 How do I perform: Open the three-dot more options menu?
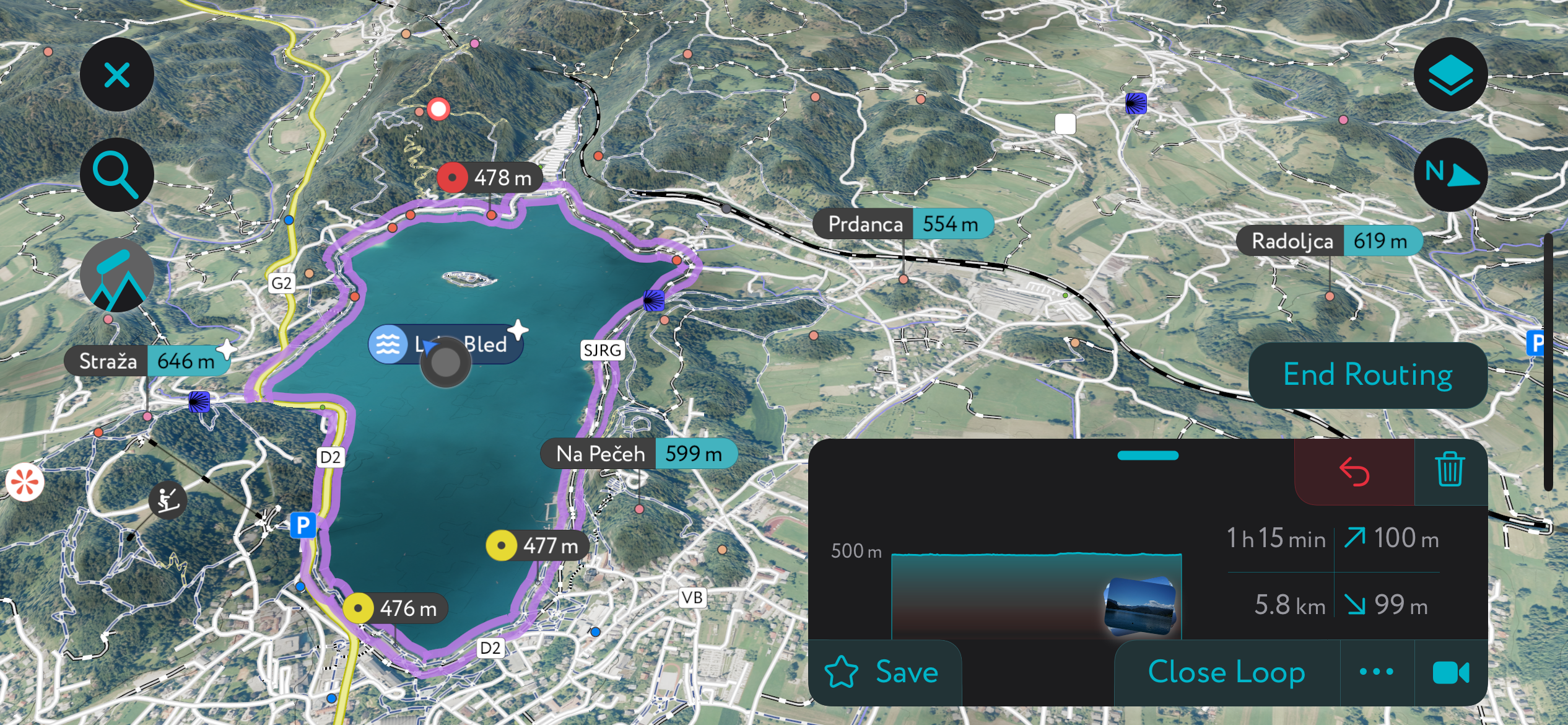point(1377,672)
